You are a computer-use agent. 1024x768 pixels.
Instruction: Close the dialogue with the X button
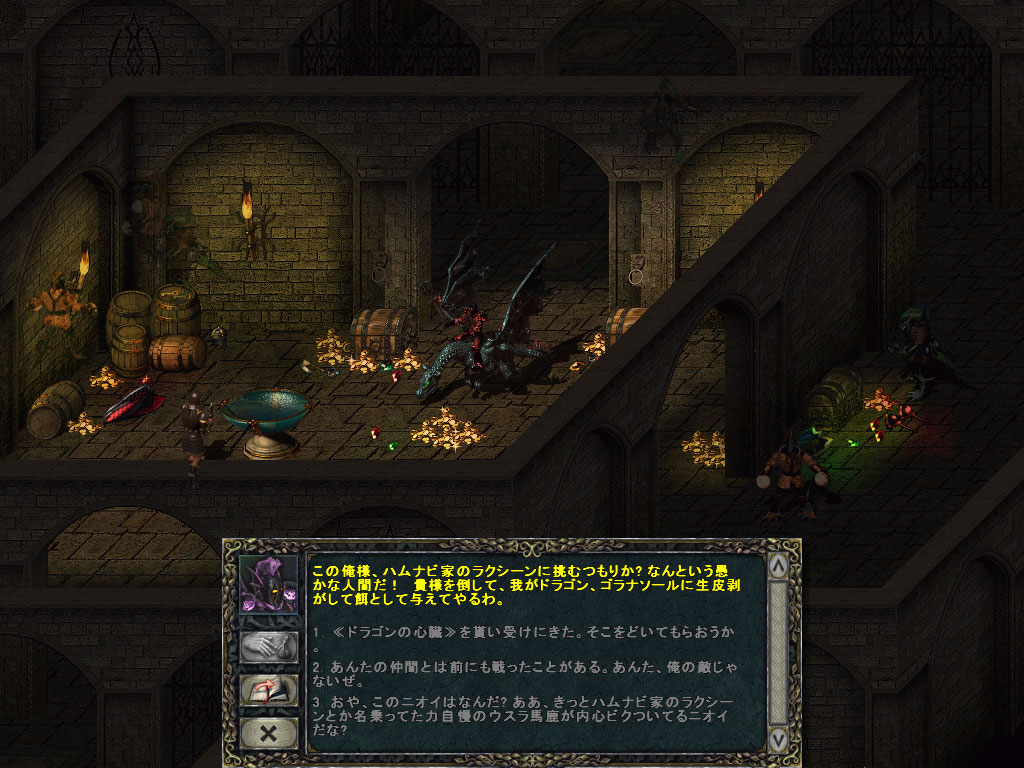(268, 733)
